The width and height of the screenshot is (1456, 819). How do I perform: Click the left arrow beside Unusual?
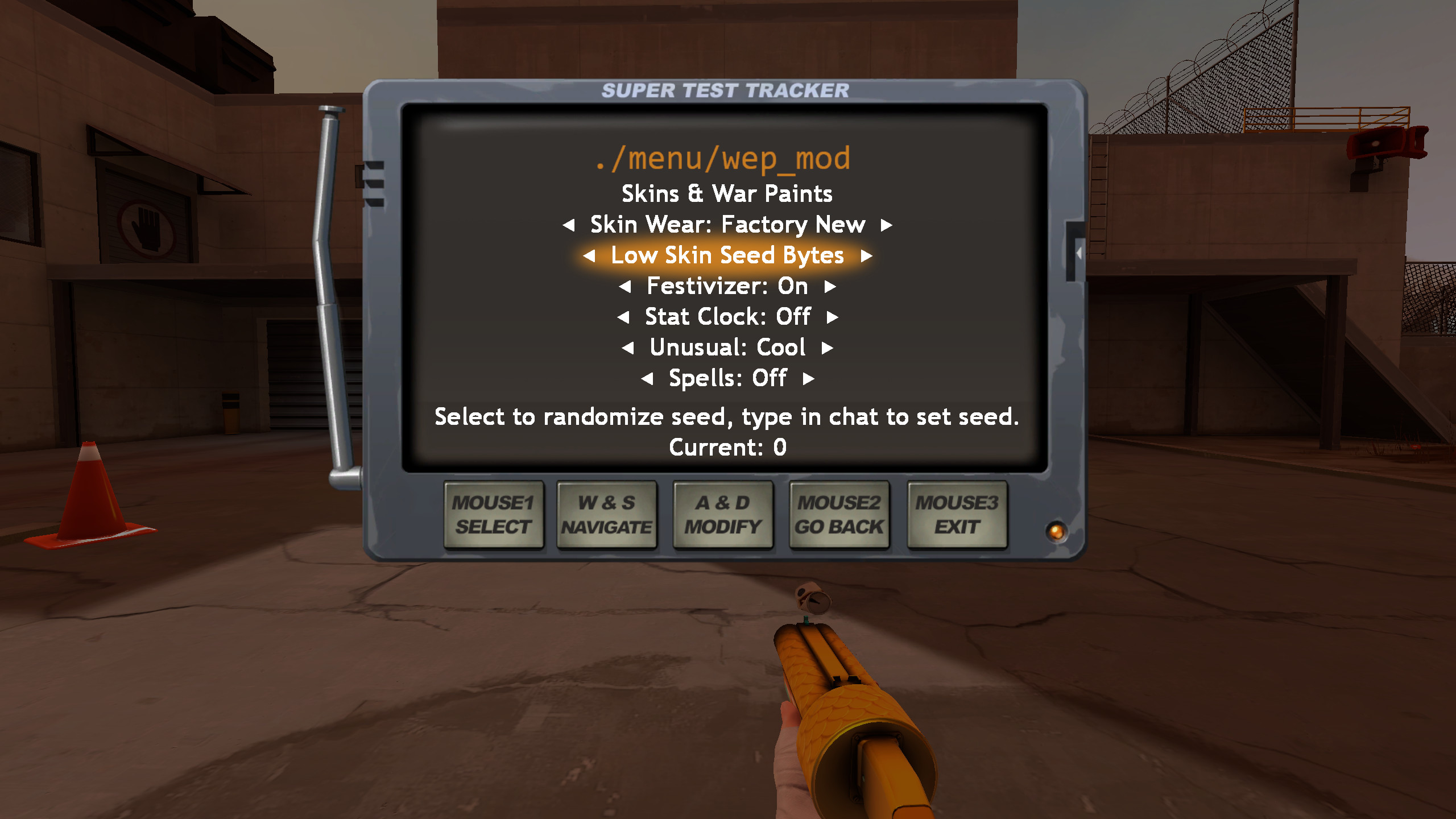coord(628,348)
